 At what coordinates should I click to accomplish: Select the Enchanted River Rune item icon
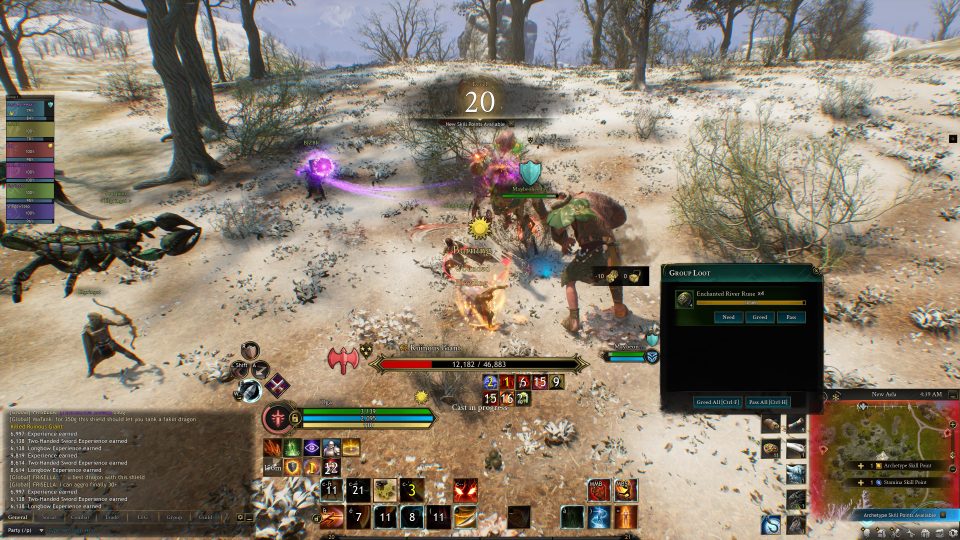682,297
